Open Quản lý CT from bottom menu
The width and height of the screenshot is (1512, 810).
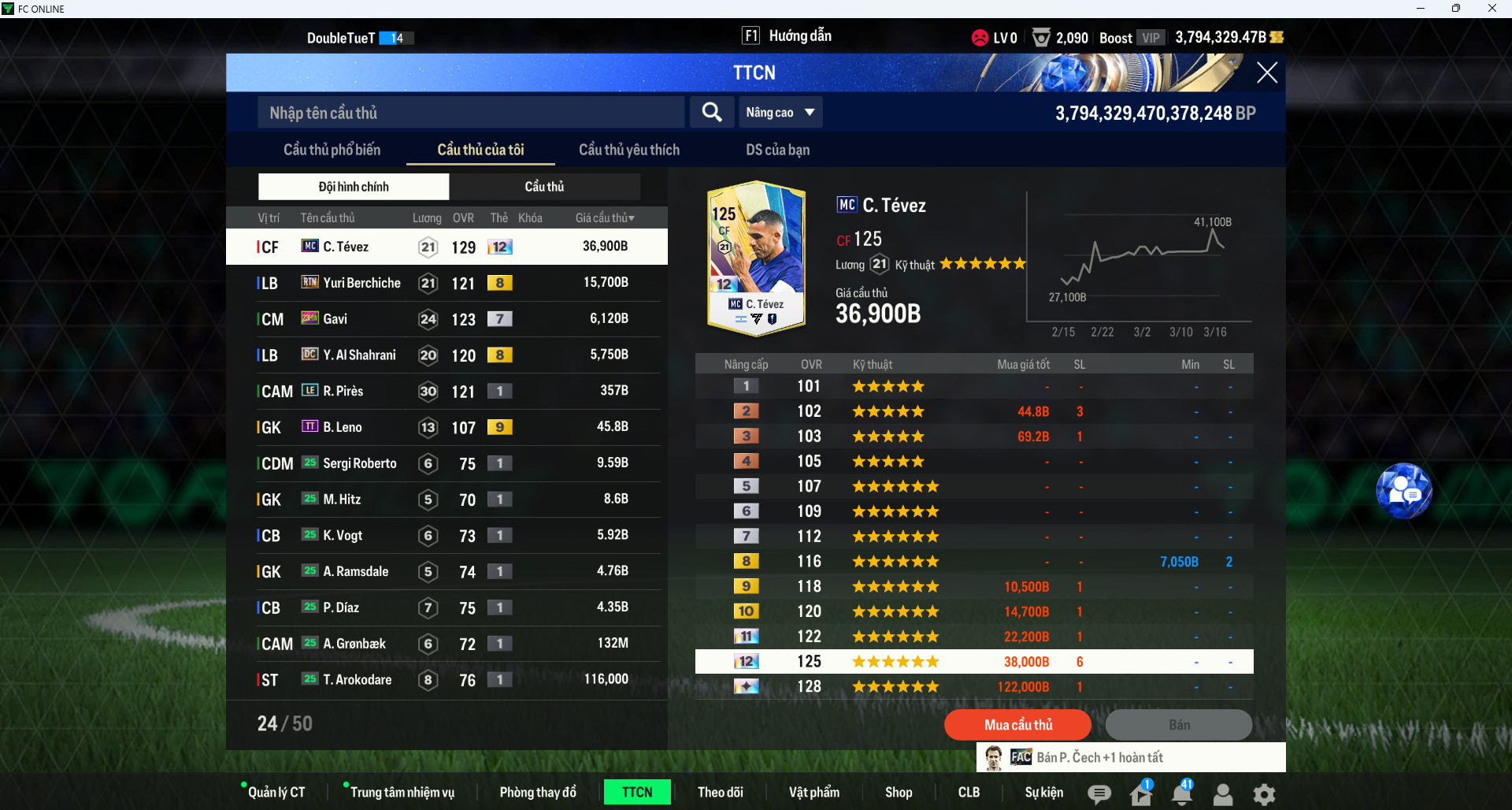point(276,792)
